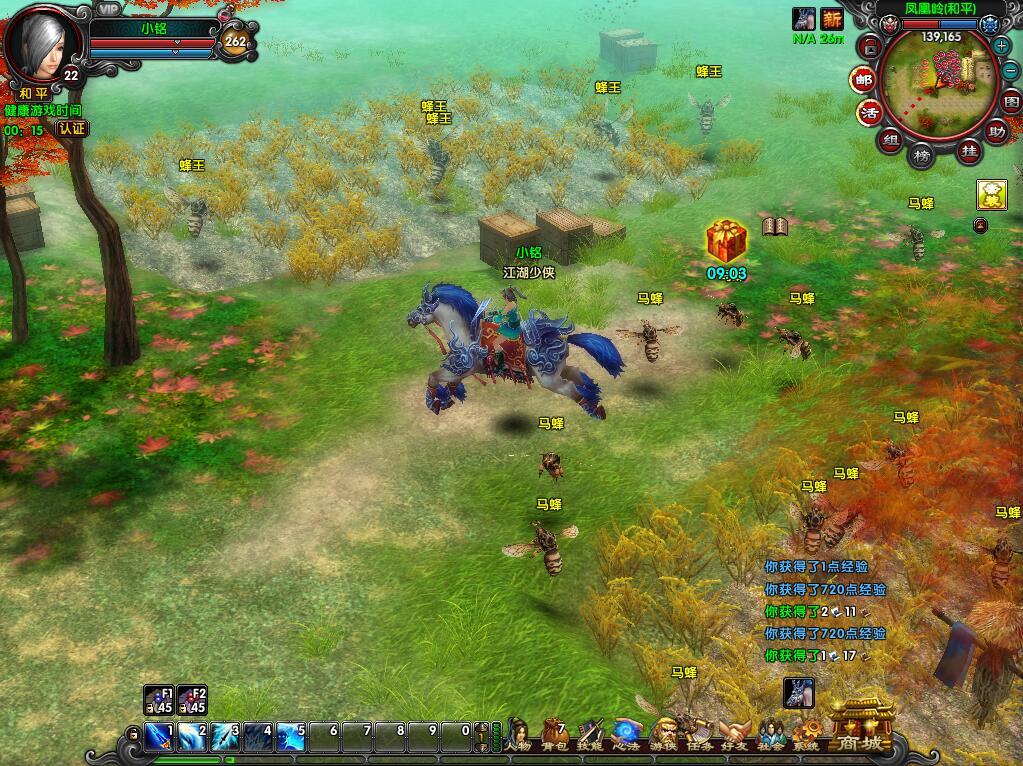Open the 榜 rankings button
The width and height of the screenshot is (1023, 766).
(x=922, y=155)
